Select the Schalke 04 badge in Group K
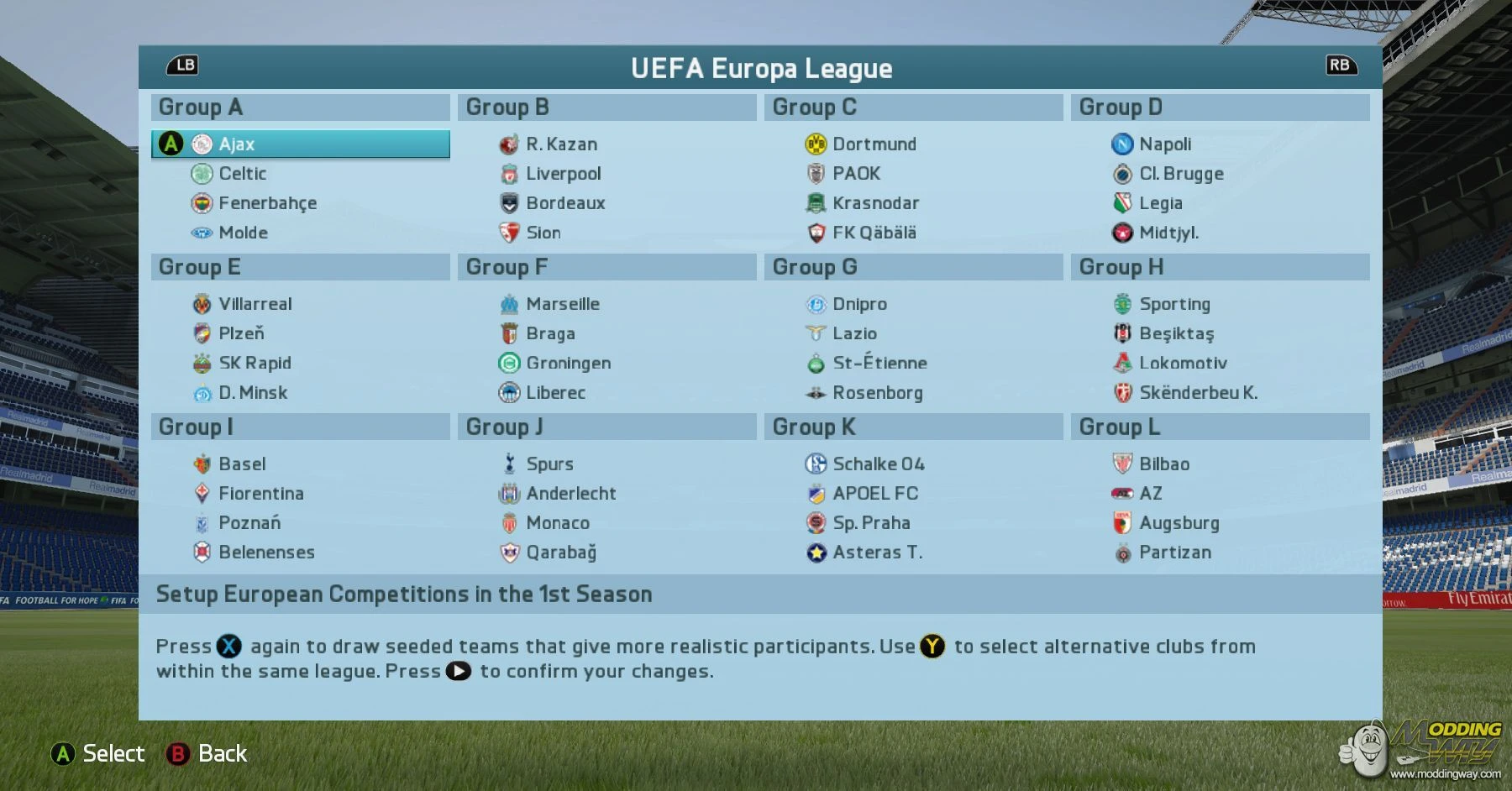 click(x=814, y=463)
